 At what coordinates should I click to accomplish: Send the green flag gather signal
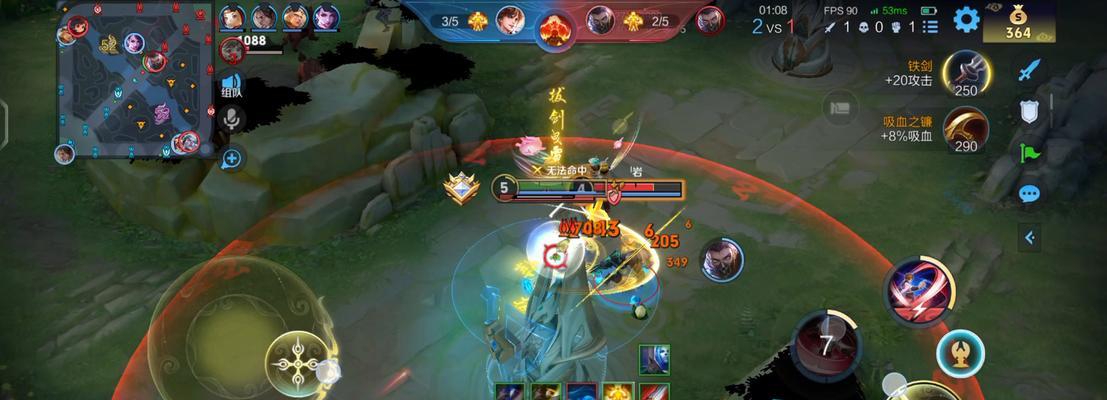click(1030, 153)
